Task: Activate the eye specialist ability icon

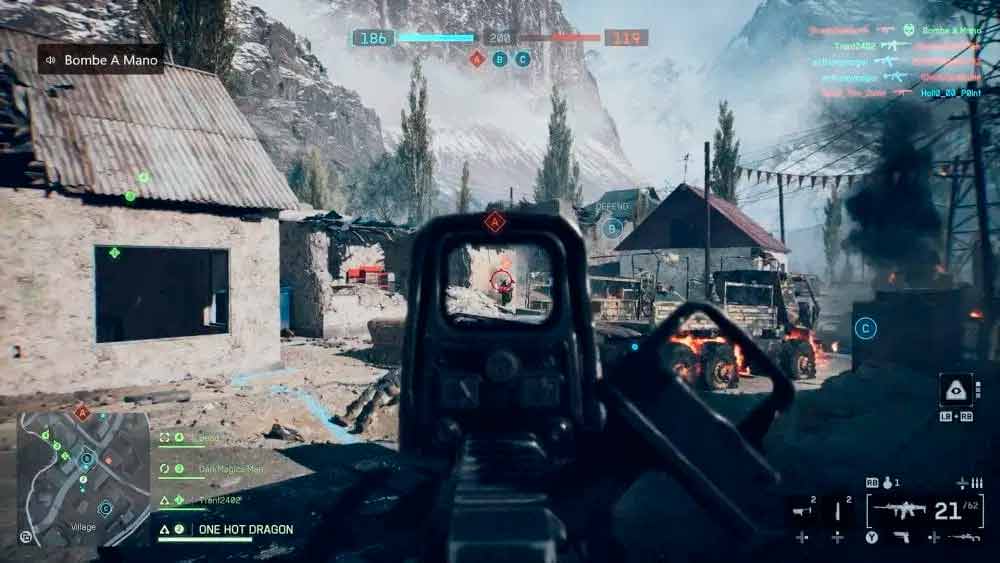Action: coord(956,390)
